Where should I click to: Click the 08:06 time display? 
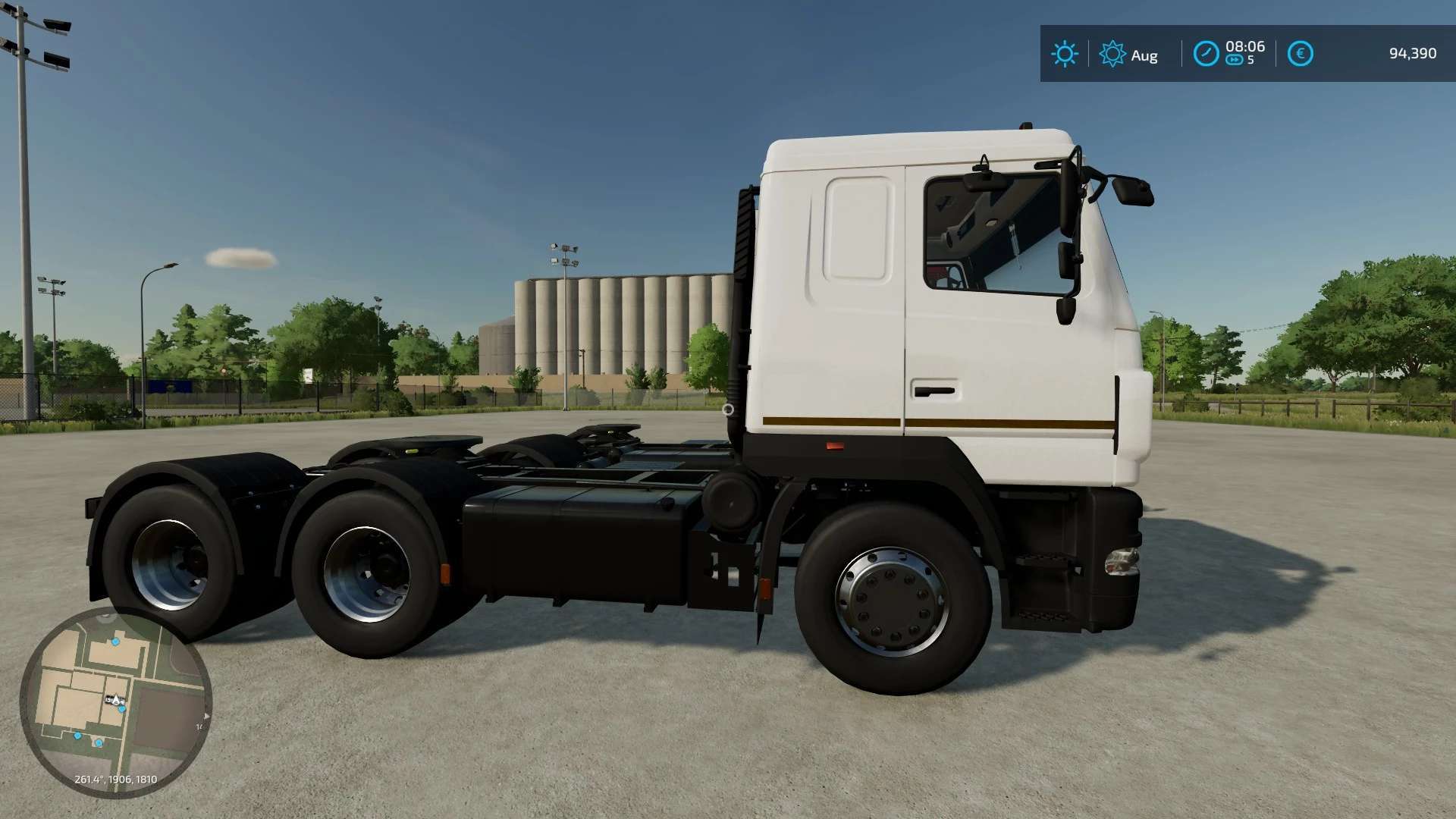point(1245,46)
